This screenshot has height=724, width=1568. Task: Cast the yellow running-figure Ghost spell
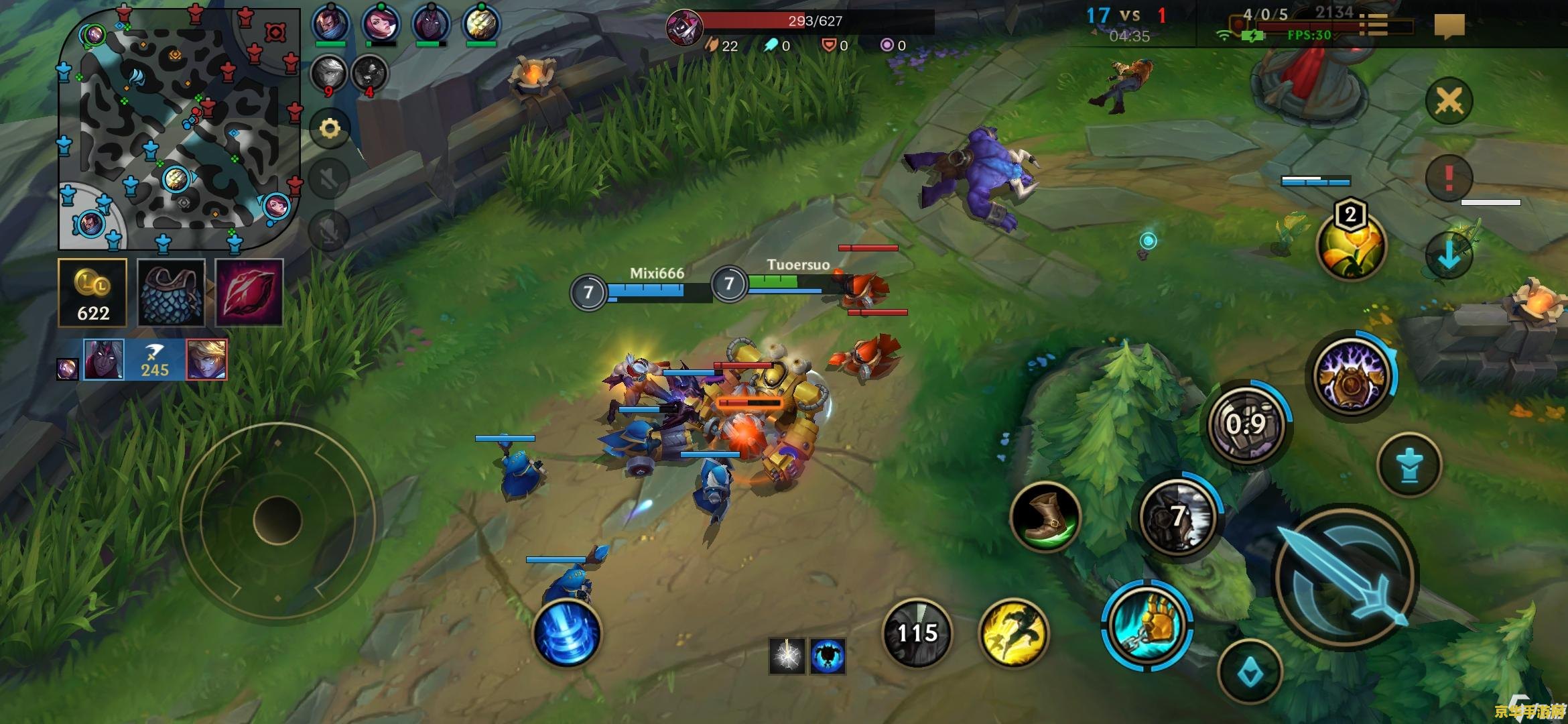pos(1013,633)
